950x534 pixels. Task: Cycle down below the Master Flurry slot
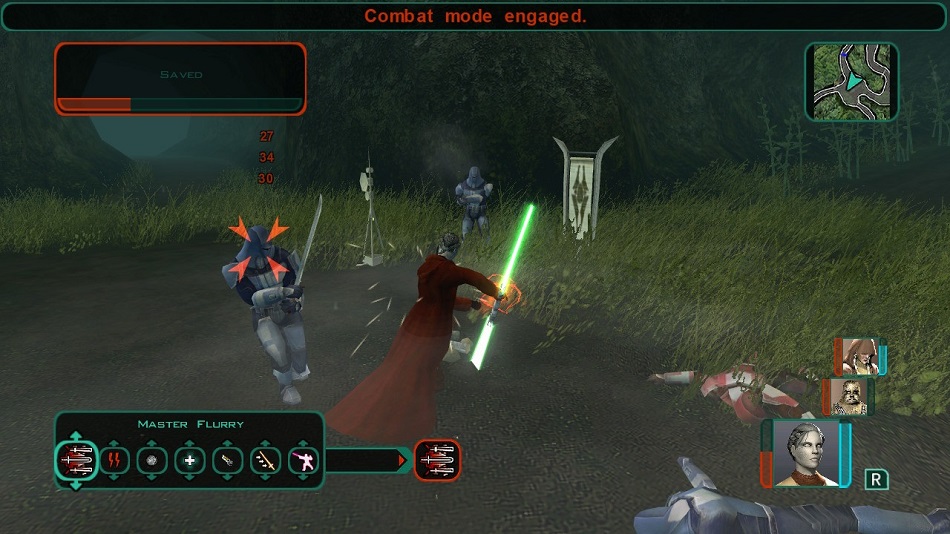click(76, 486)
